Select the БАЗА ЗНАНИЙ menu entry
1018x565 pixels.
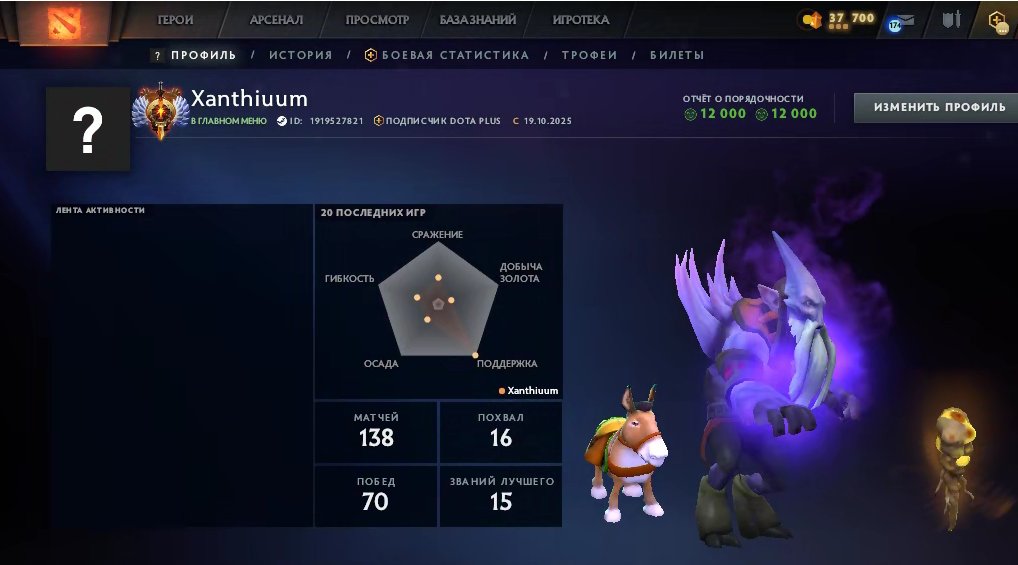tap(478, 20)
